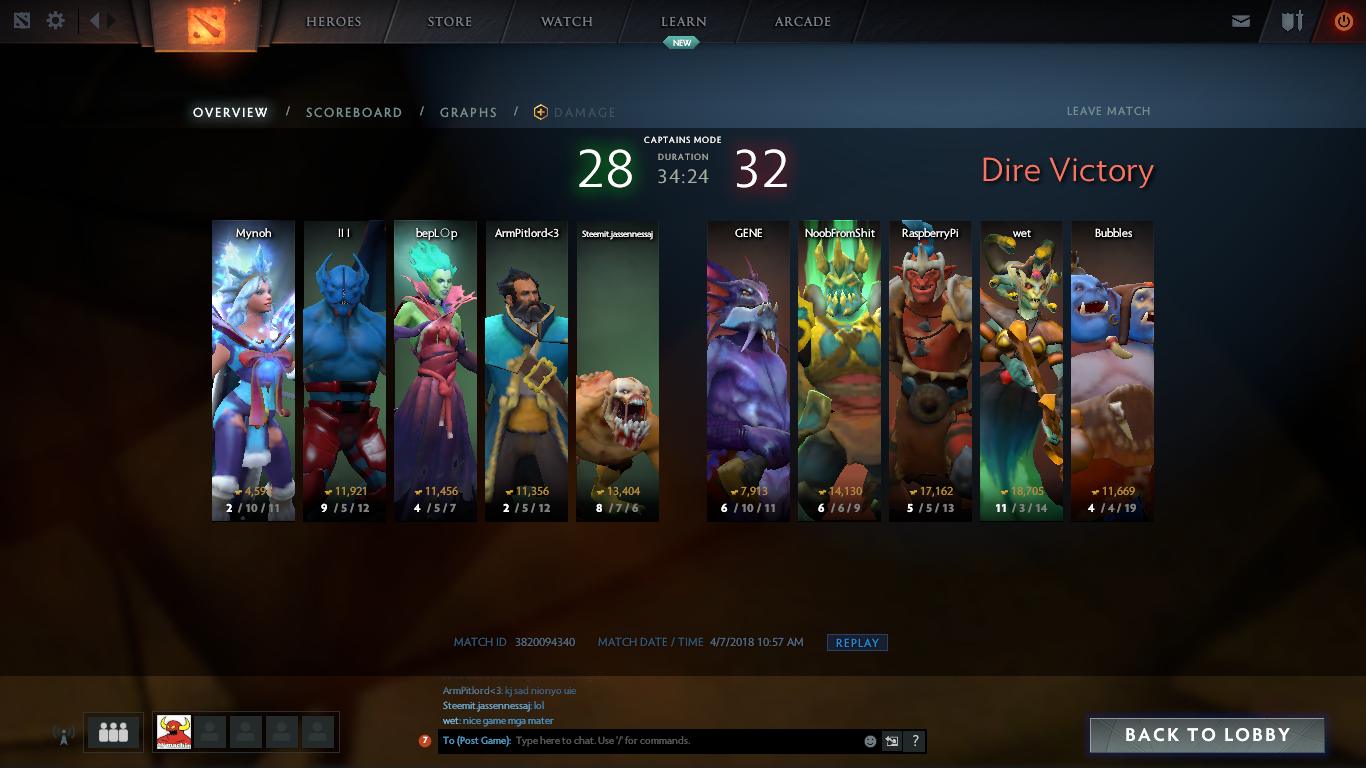Go to the Store section
This screenshot has height=768, width=1366.
449,21
